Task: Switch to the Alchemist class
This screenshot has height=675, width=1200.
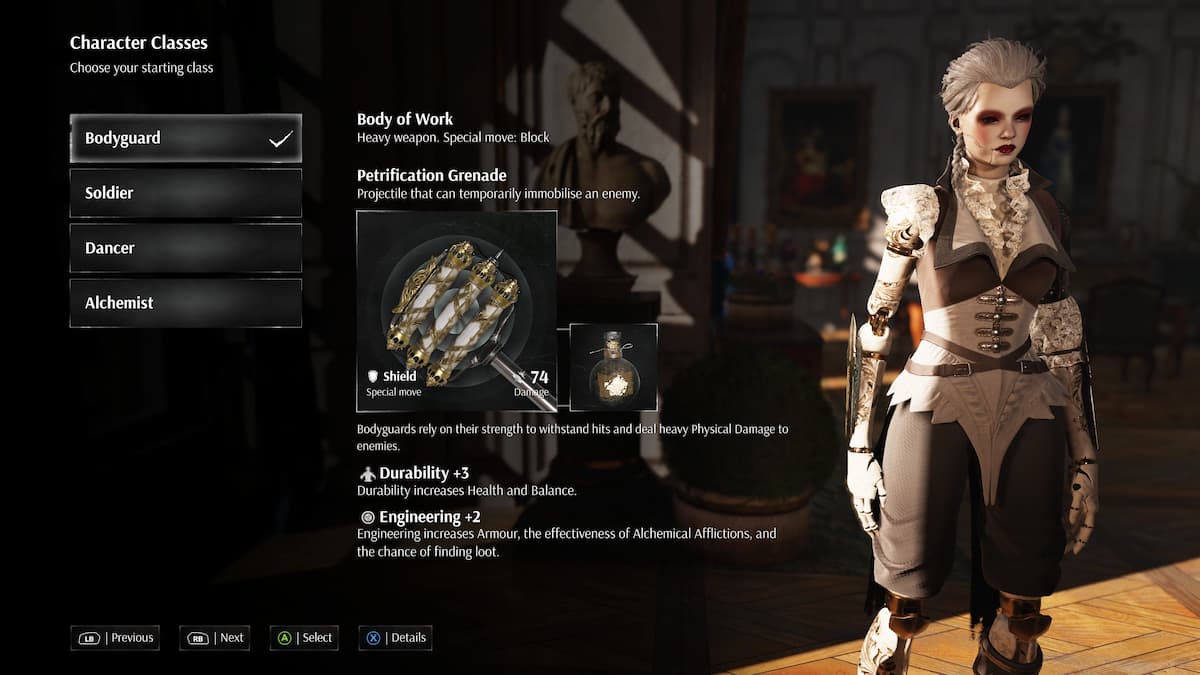Action: [185, 303]
